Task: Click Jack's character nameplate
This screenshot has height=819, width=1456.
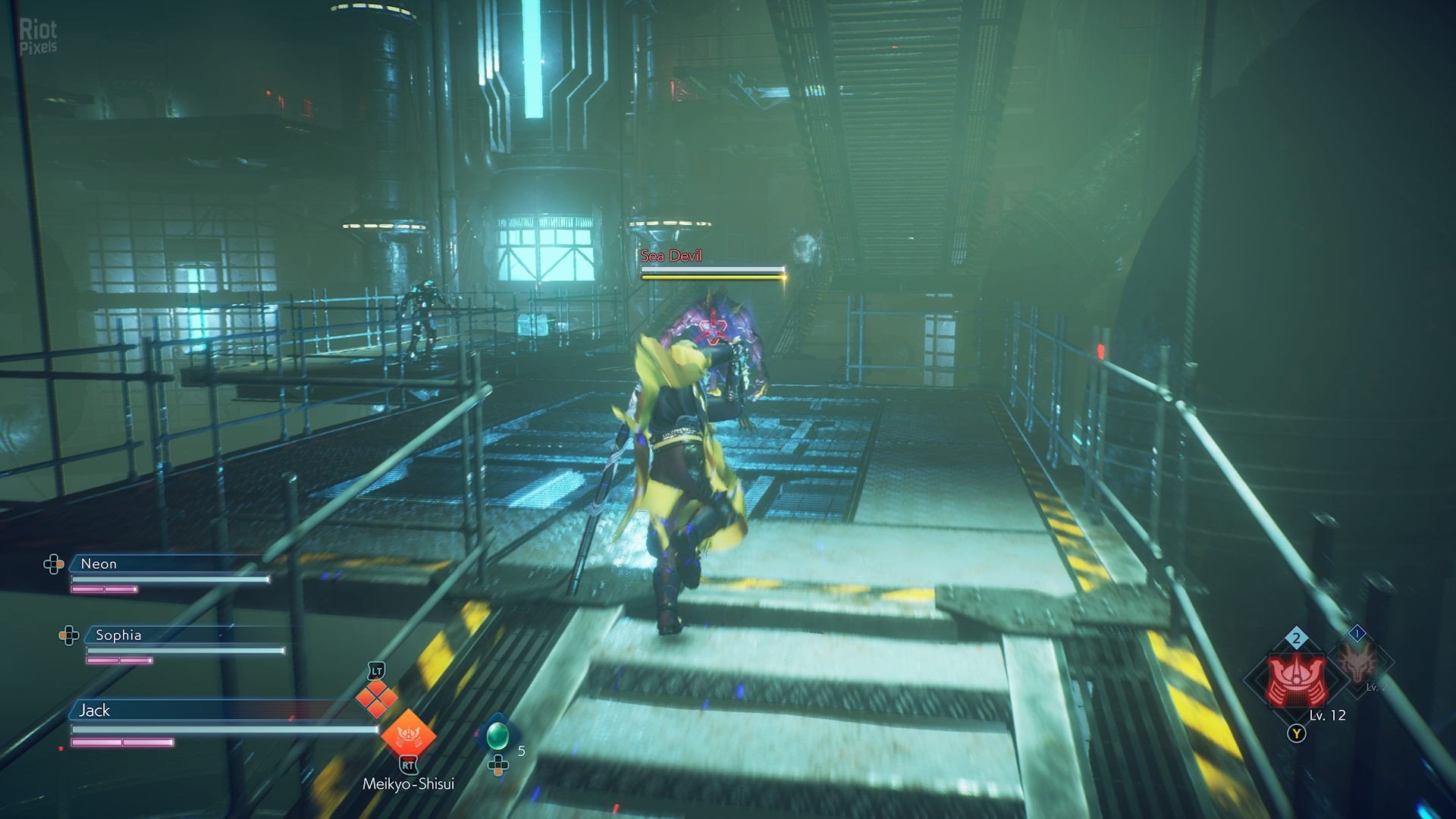Action: click(95, 711)
